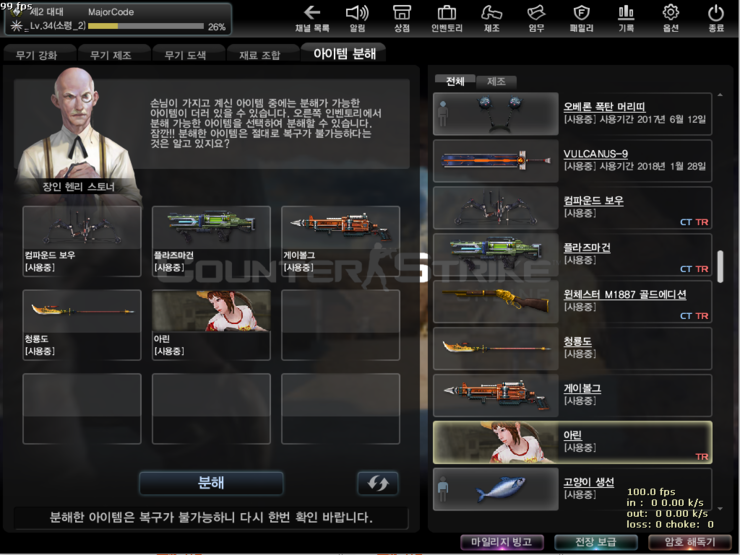The image size is (740, 555).
Task: Open the missions (임무) menu
Action: coord(536,17)
